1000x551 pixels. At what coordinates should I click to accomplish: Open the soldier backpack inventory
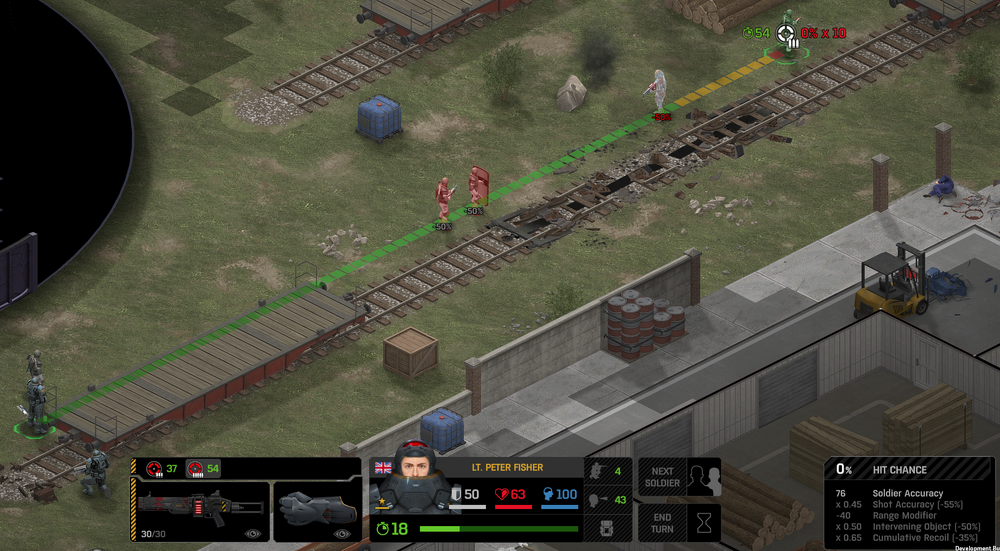604,528
